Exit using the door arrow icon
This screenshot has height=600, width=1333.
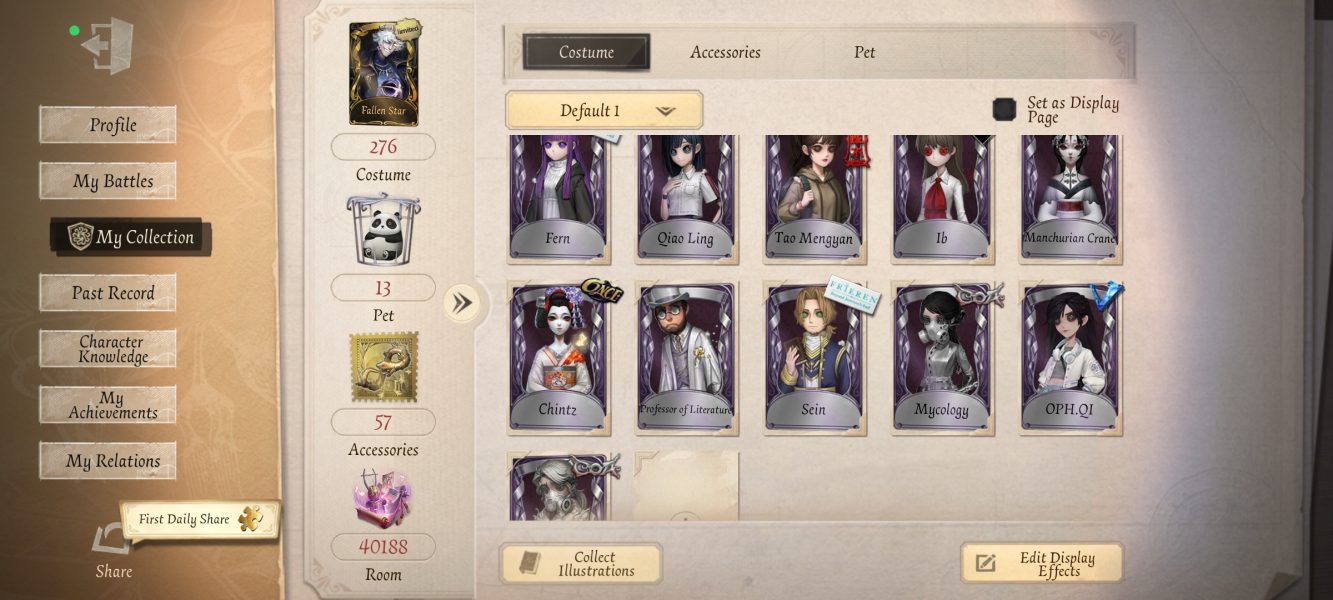click(107, 46)
